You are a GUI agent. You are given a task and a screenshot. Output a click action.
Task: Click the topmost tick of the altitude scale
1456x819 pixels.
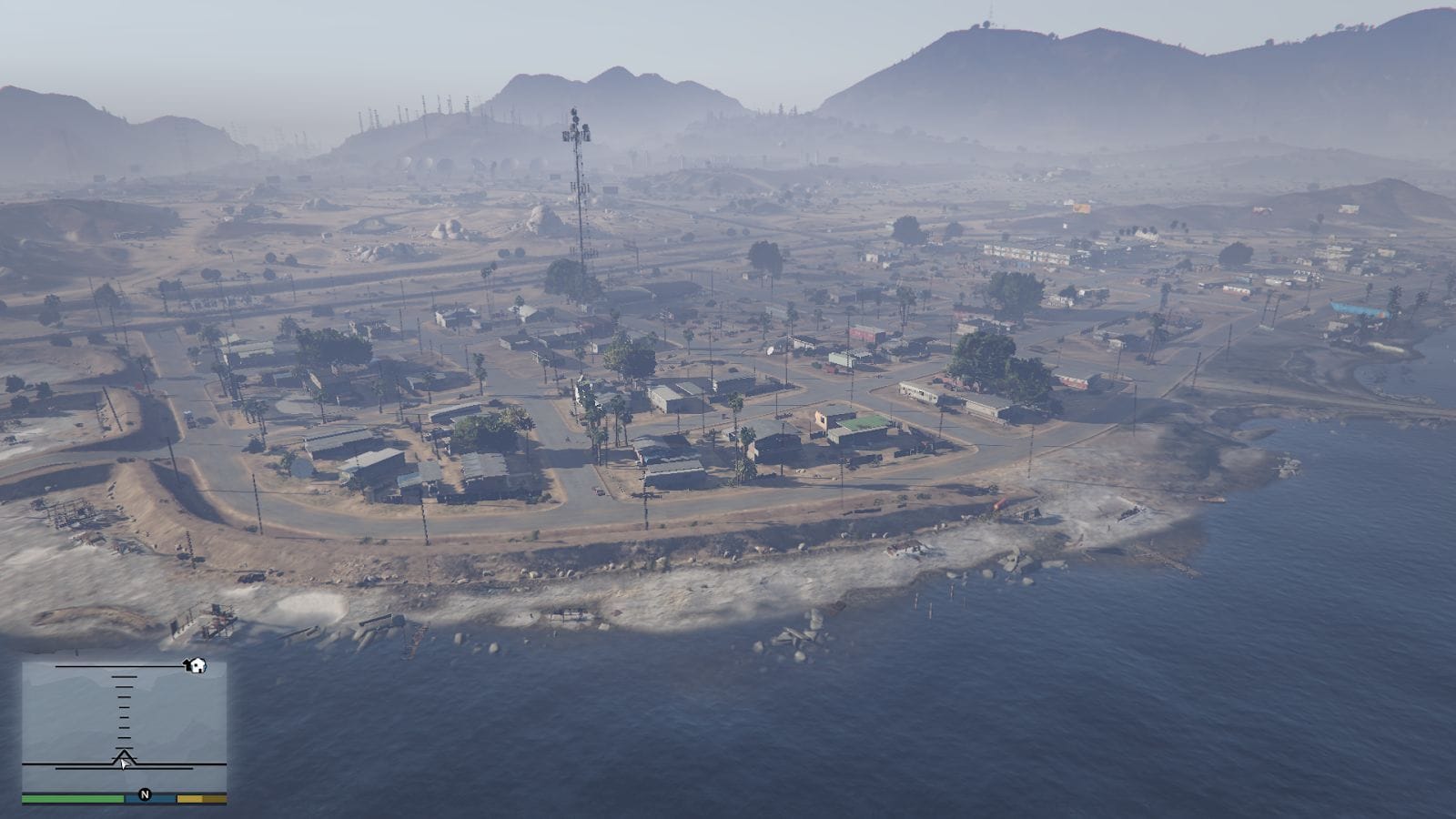coord(125,677)
